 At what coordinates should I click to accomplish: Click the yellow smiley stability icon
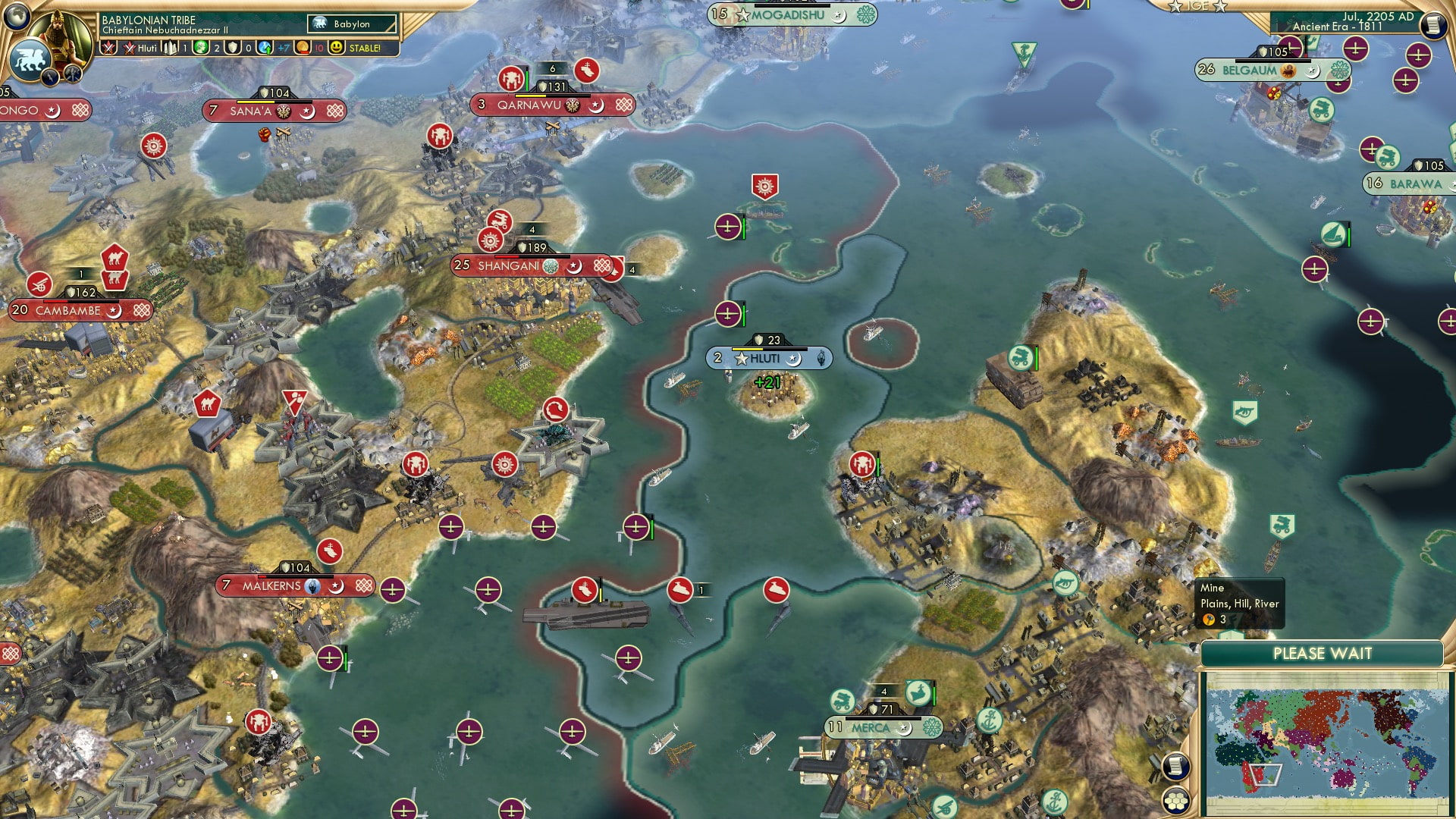tap(337, 48)
